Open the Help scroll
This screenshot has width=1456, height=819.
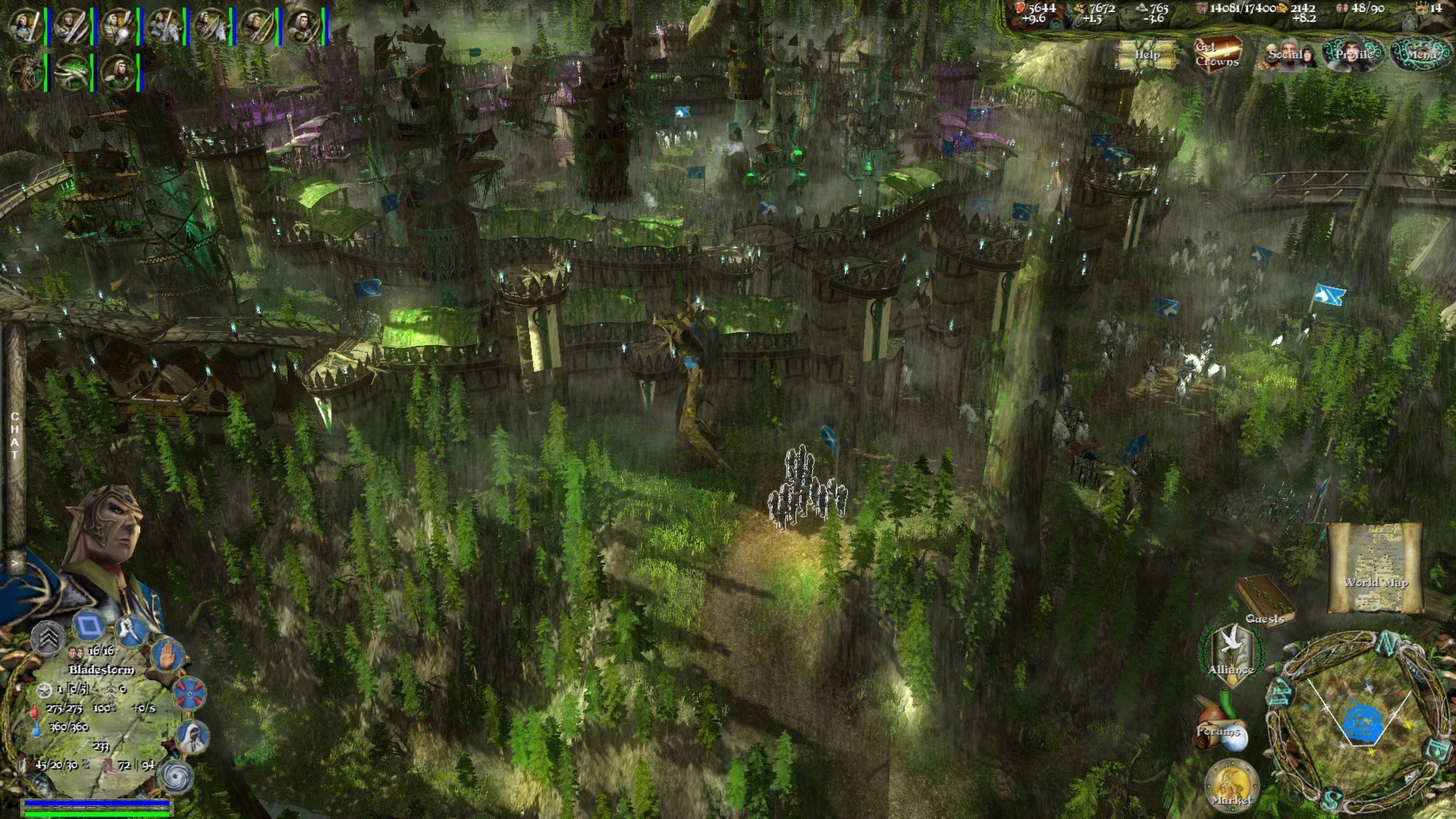[1147, 55]
